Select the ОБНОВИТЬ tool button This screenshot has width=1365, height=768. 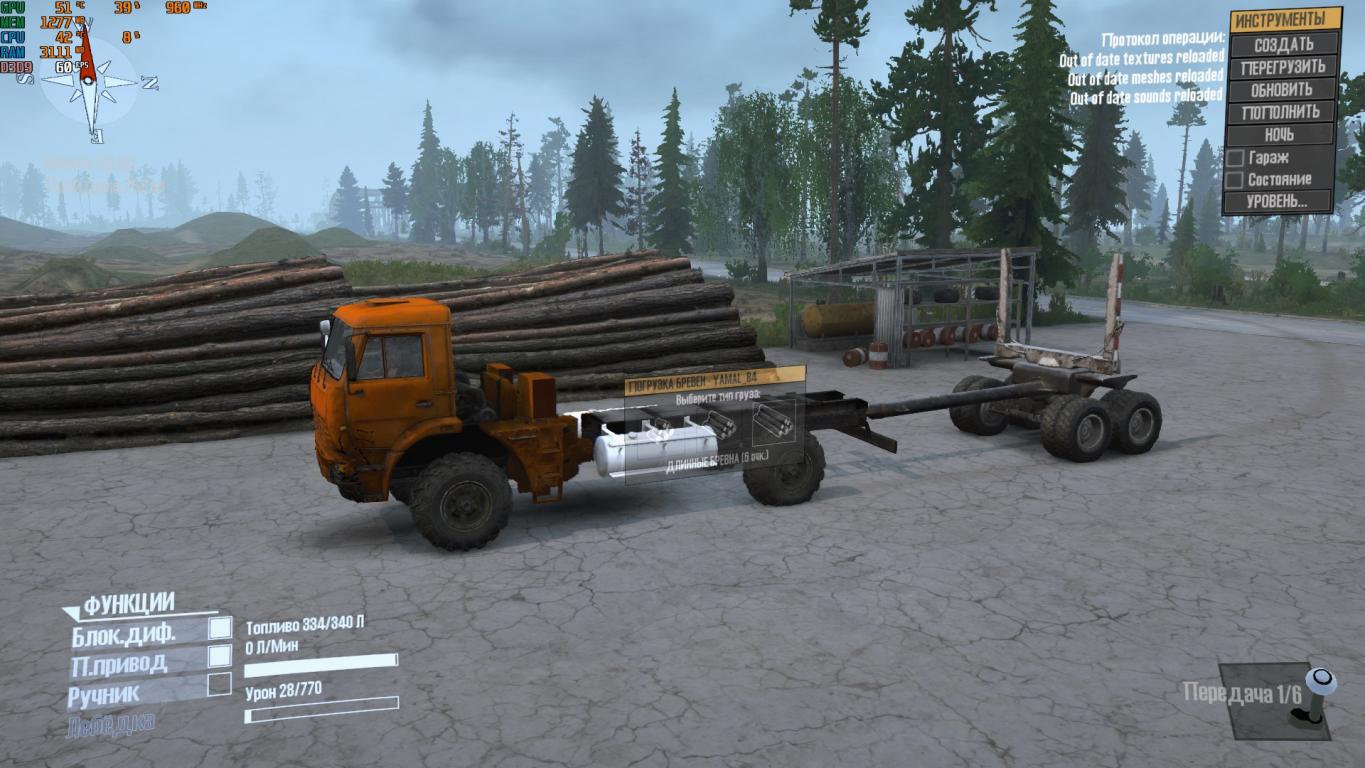pos(1284,90)
